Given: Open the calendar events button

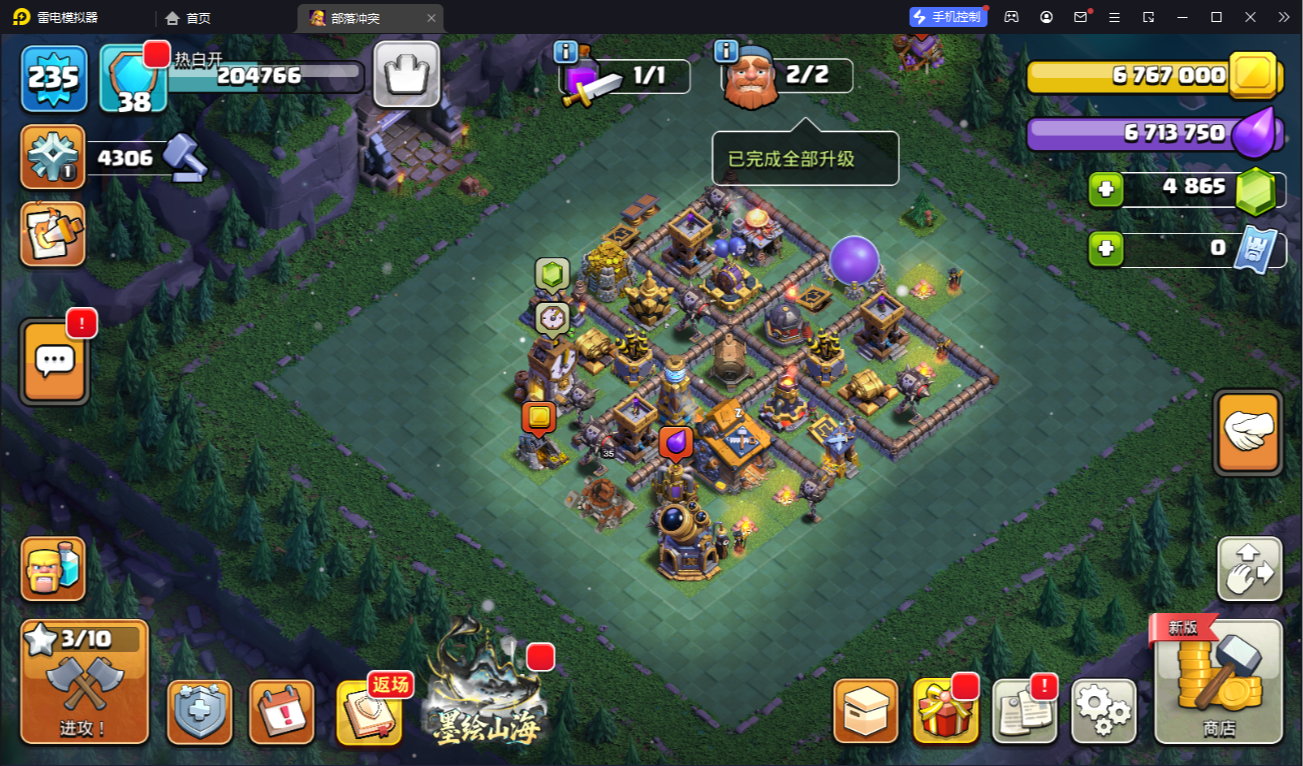Looking at the screenshot, I should point(281,712).
